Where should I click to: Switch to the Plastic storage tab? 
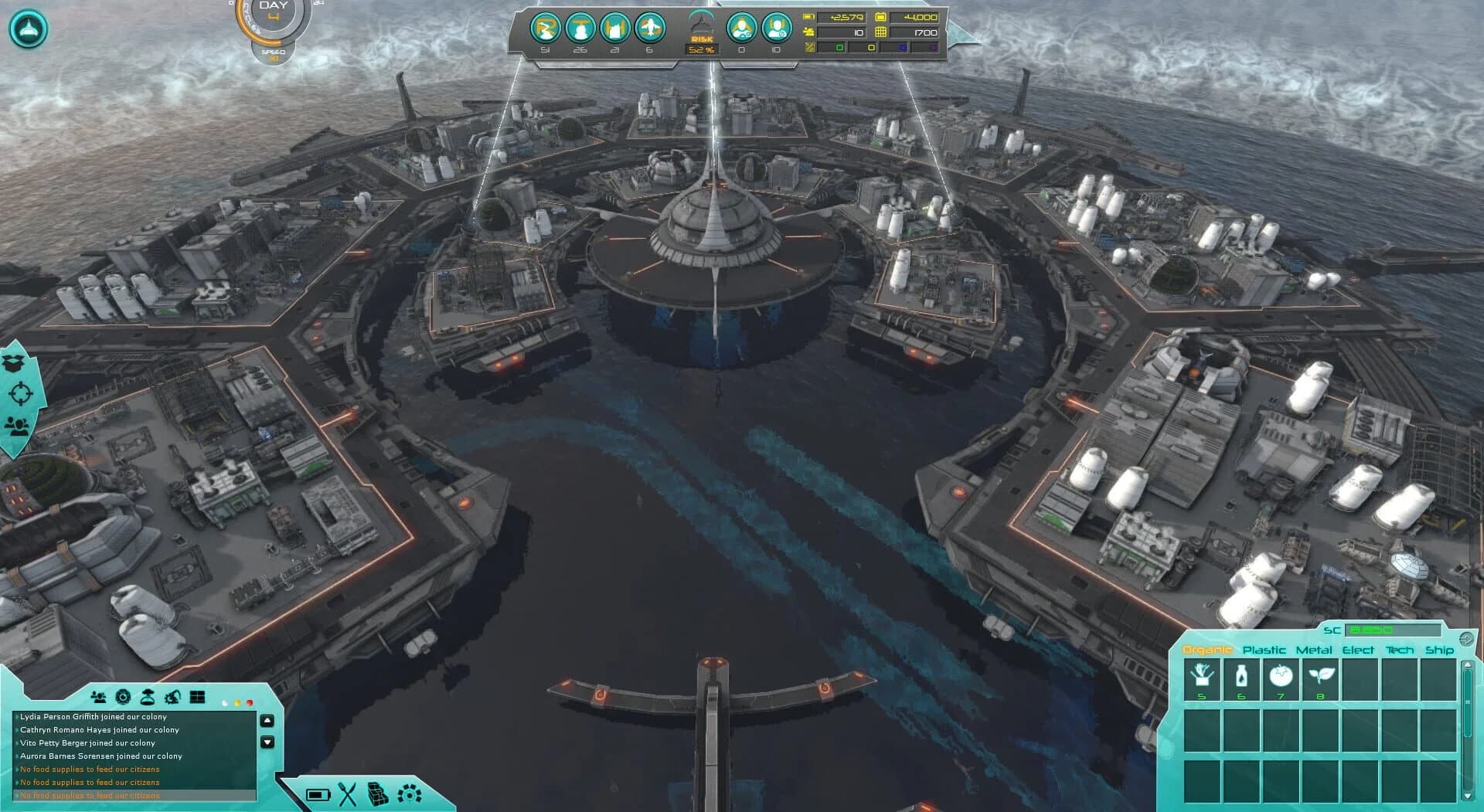click(1264, 651)
